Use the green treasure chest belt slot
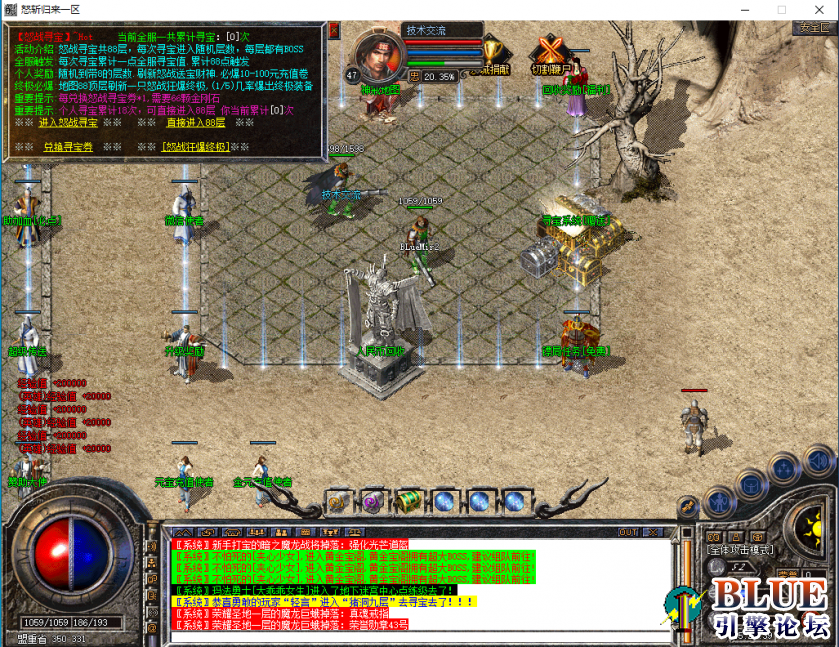 [407, 500]
